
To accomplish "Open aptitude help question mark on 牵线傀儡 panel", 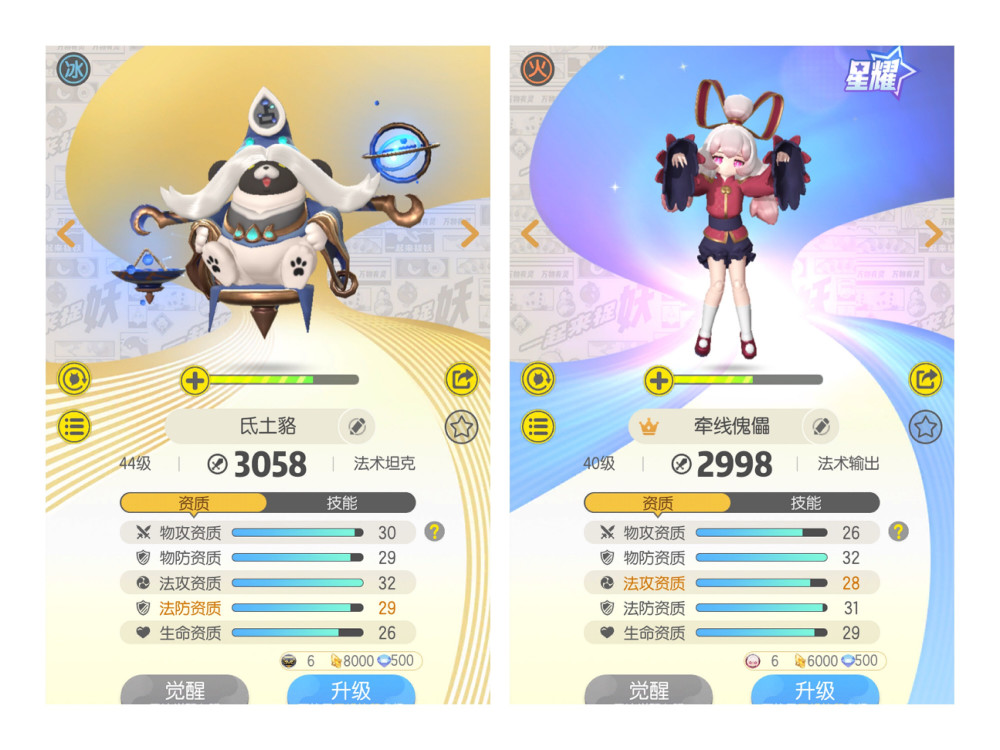I will pyautogui.click(x=898, y=532).
